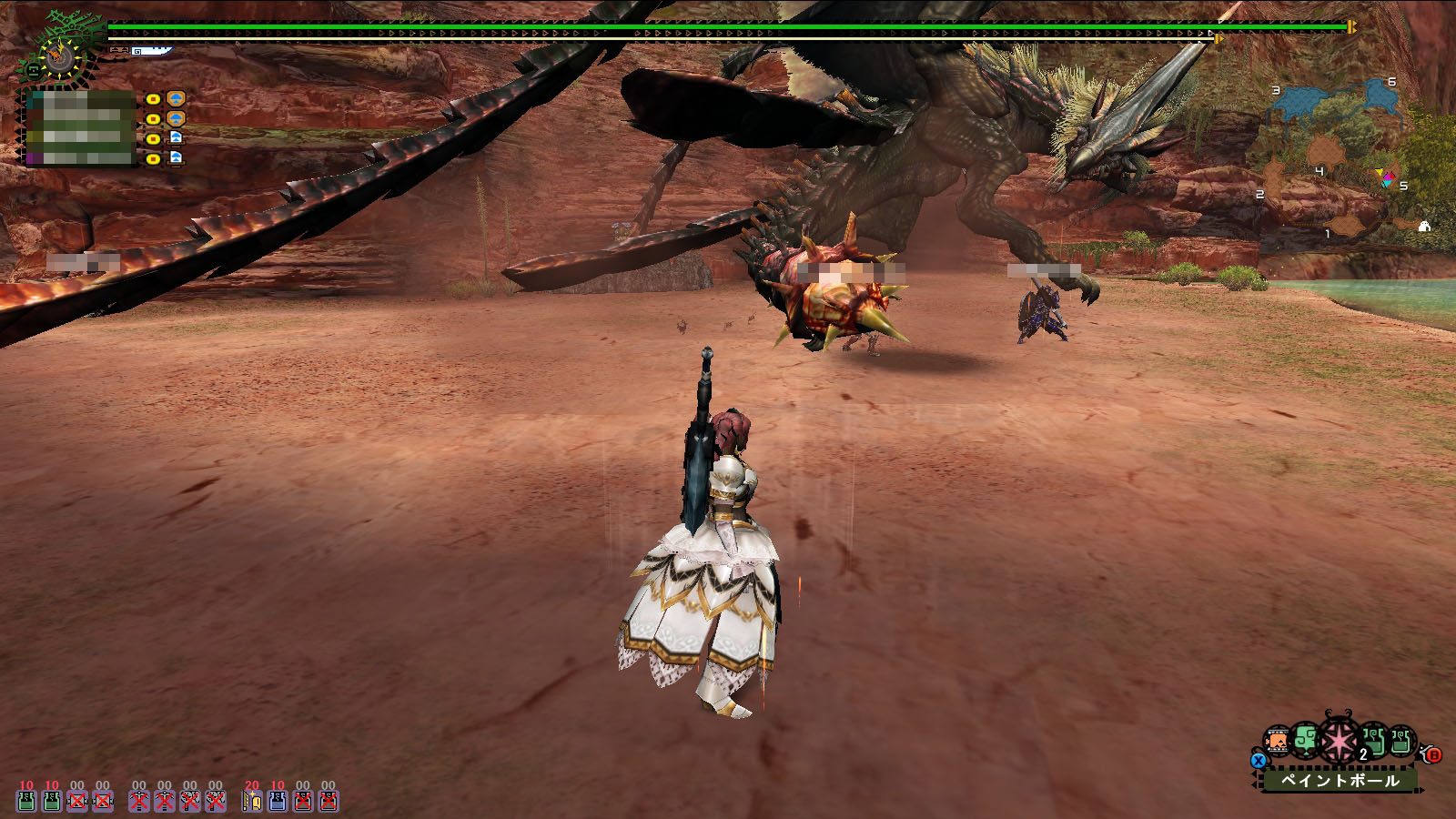Pick the green swirl item icon
Image resolution: width=1456 pixels, height=819 pixels.
pos(1307,741)
